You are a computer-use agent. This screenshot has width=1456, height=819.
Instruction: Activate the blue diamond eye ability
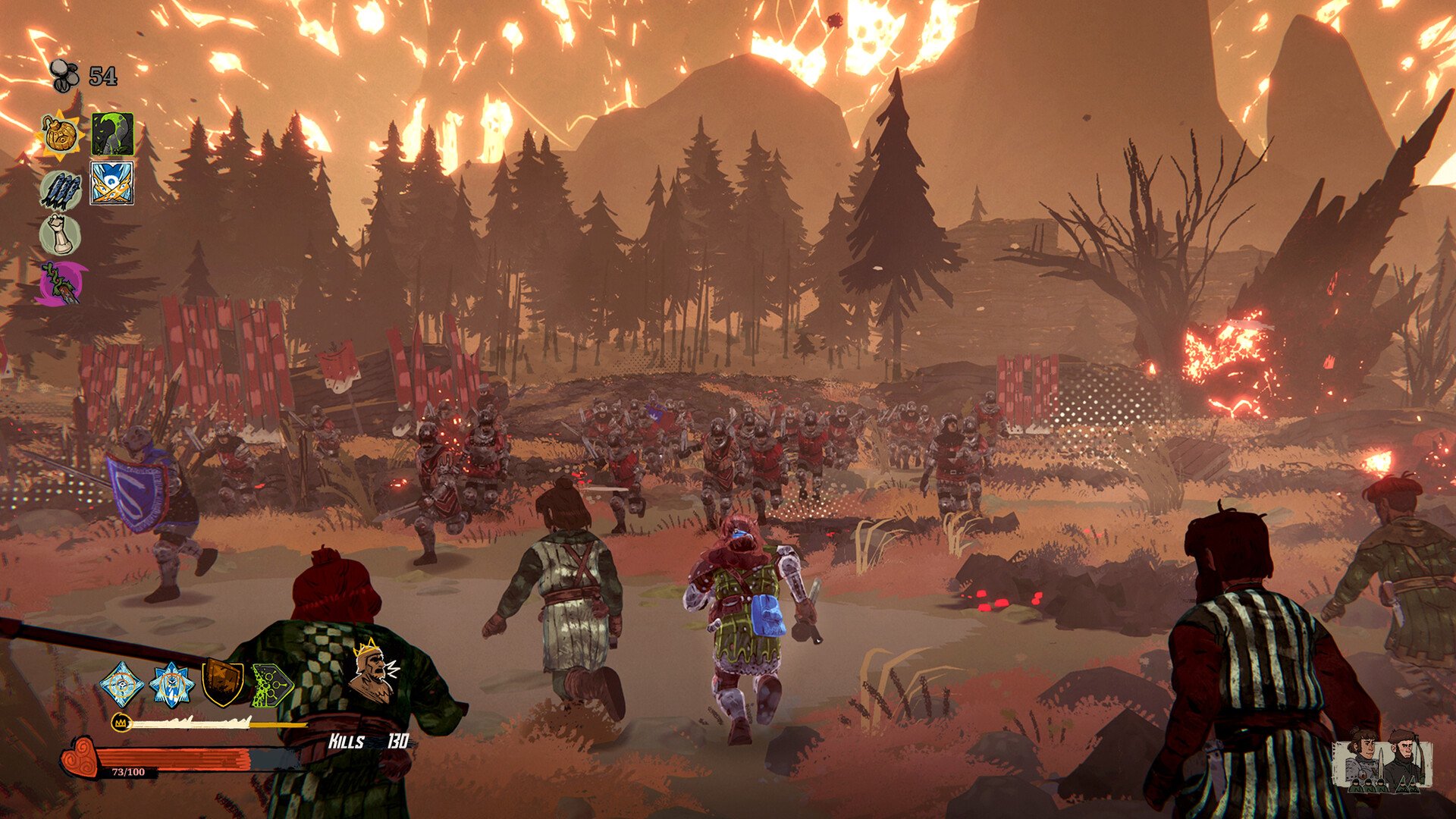121,684
